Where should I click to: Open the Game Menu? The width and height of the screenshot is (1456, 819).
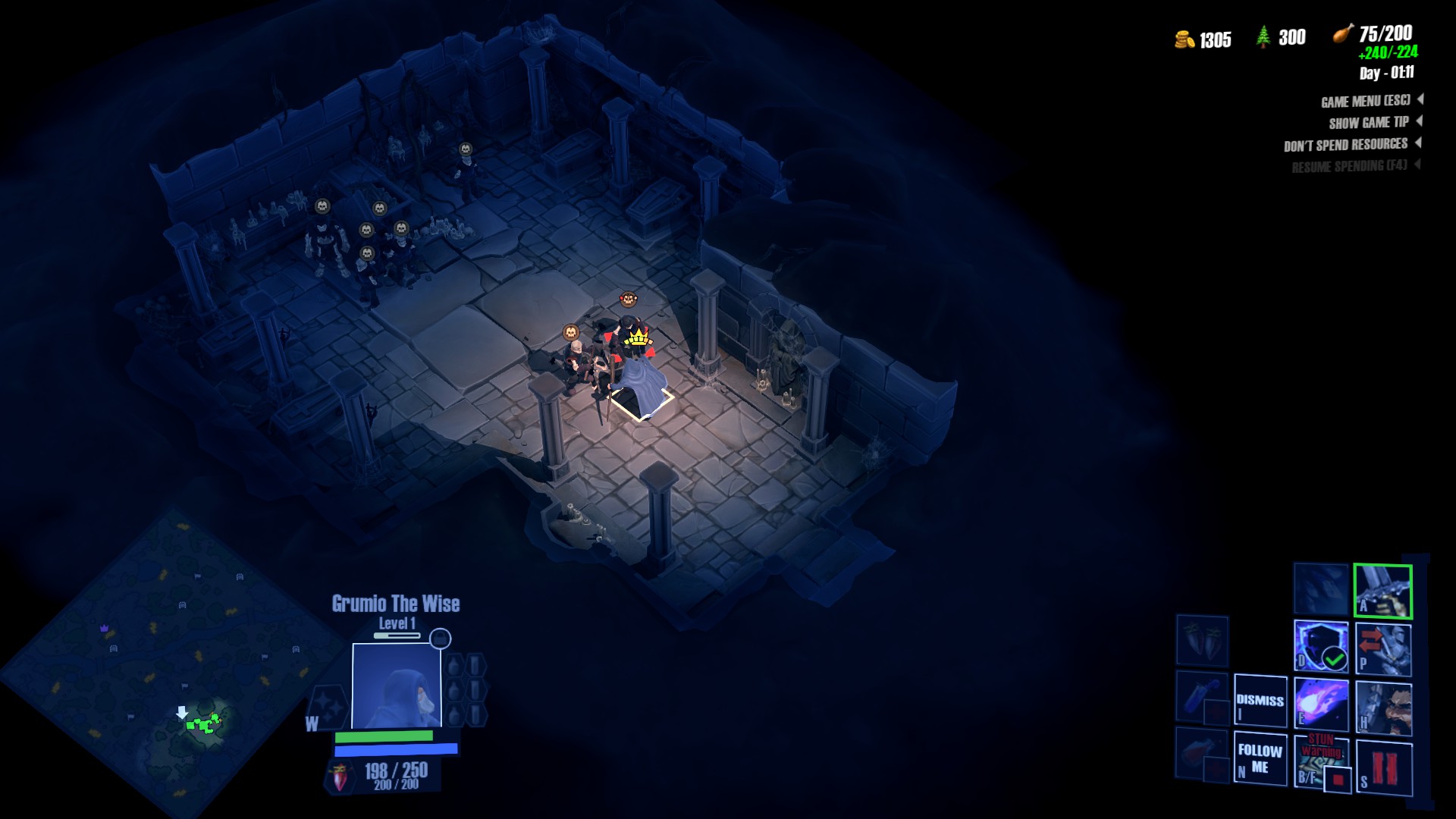click(x=1366, y=101)
